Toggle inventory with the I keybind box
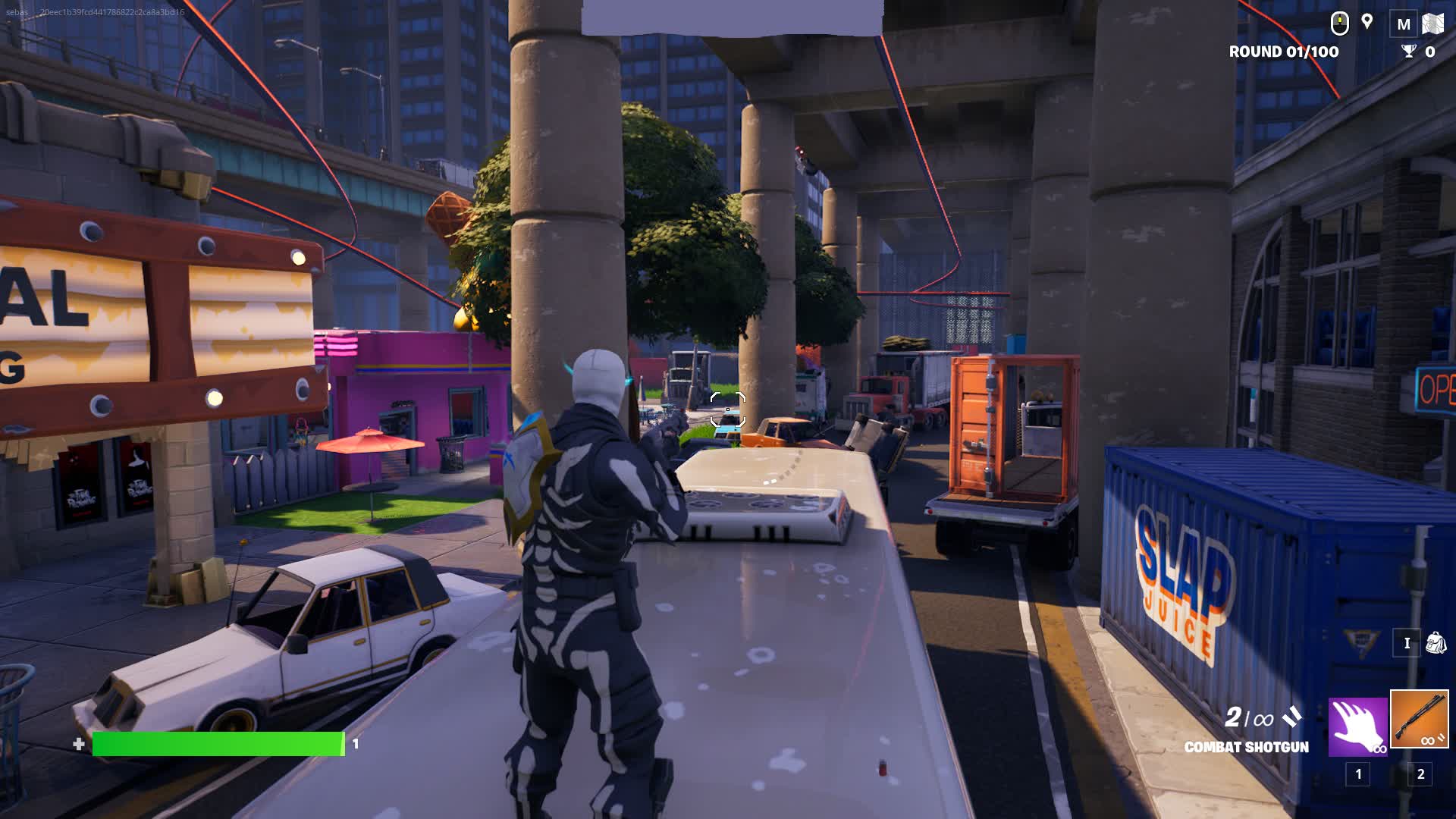The height and width of the screenshot is (819, 1456). point(1407,642)
